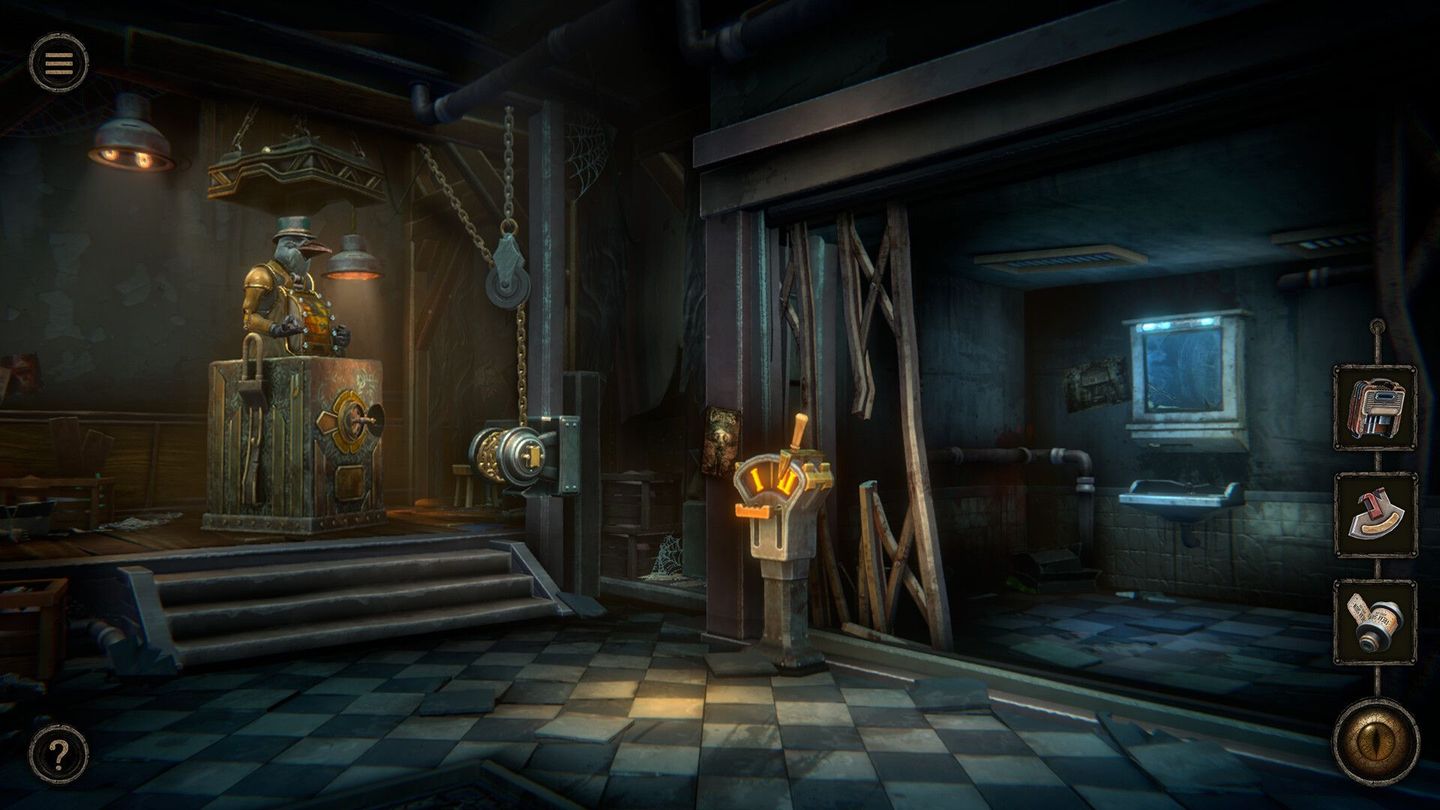Examine the poster beside the bathroom window
Screen dimensions: 1440x810
(x=1094, y=381)
